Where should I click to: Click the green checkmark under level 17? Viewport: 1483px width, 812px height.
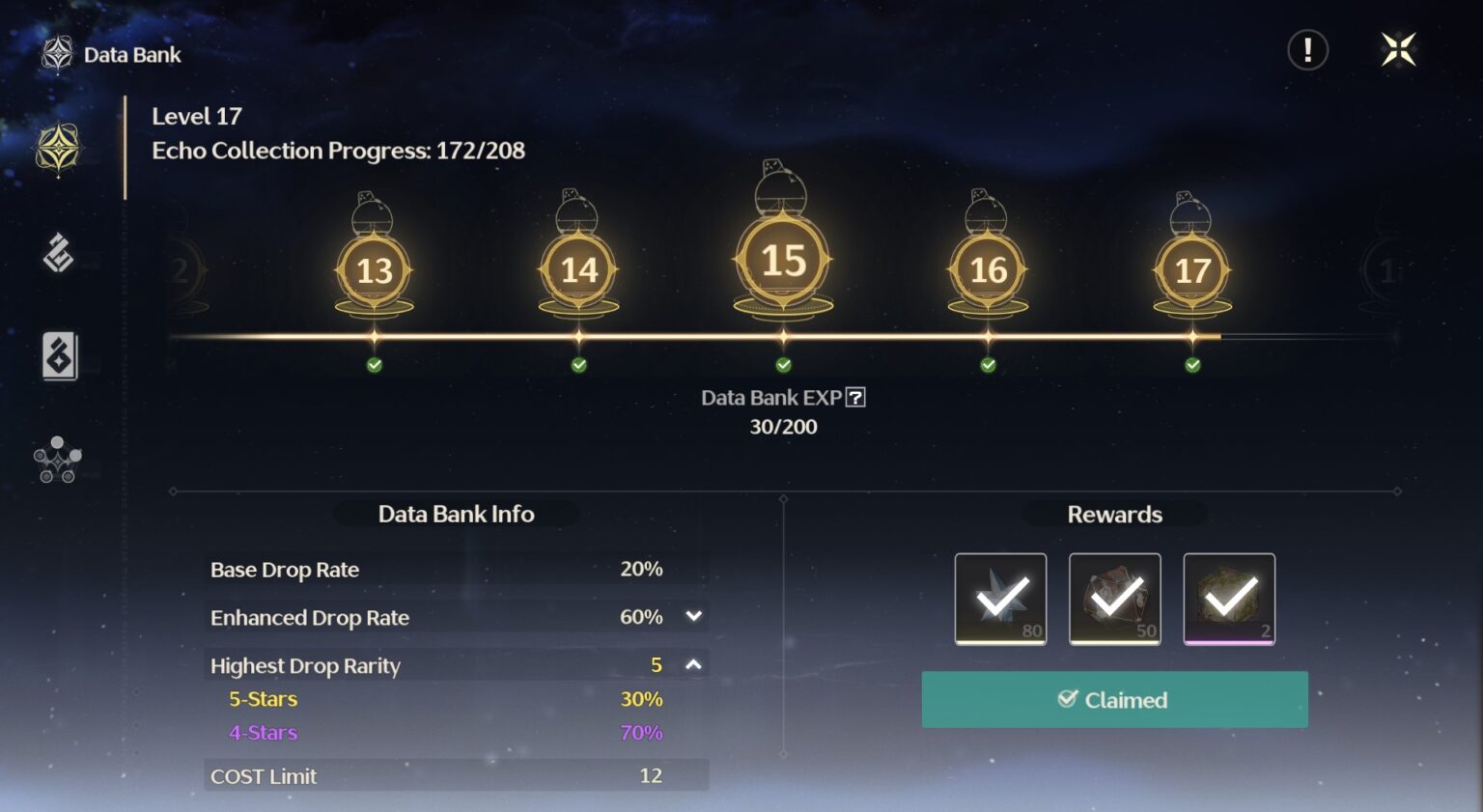coord(1192,364)
